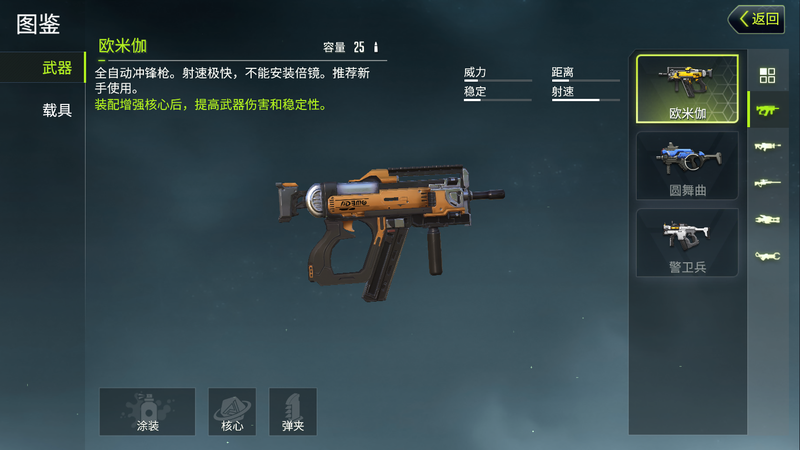Select the 欧米伽 weapon card
The height and width of the screenshot is (450, 800).
click(x=687, y=90)
